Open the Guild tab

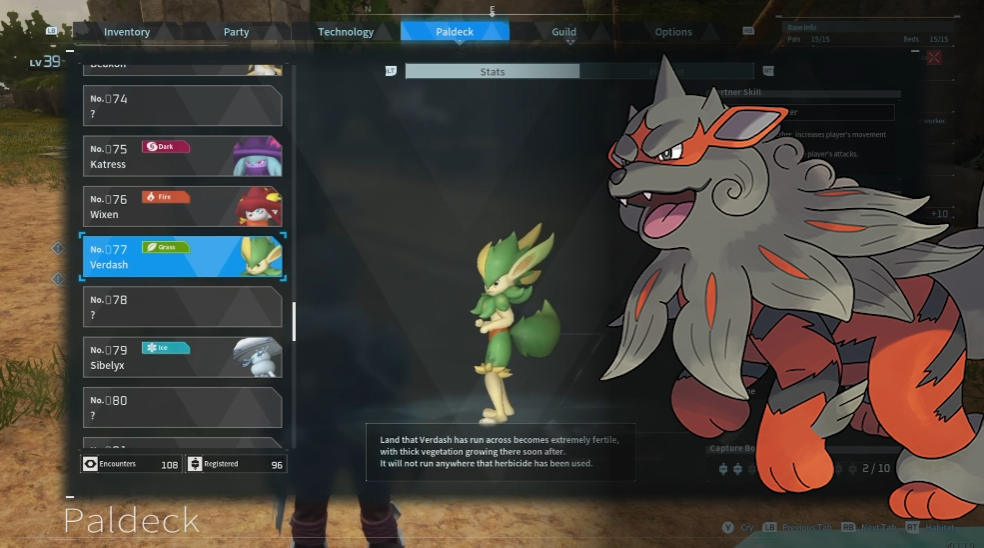tap(564, 32)
